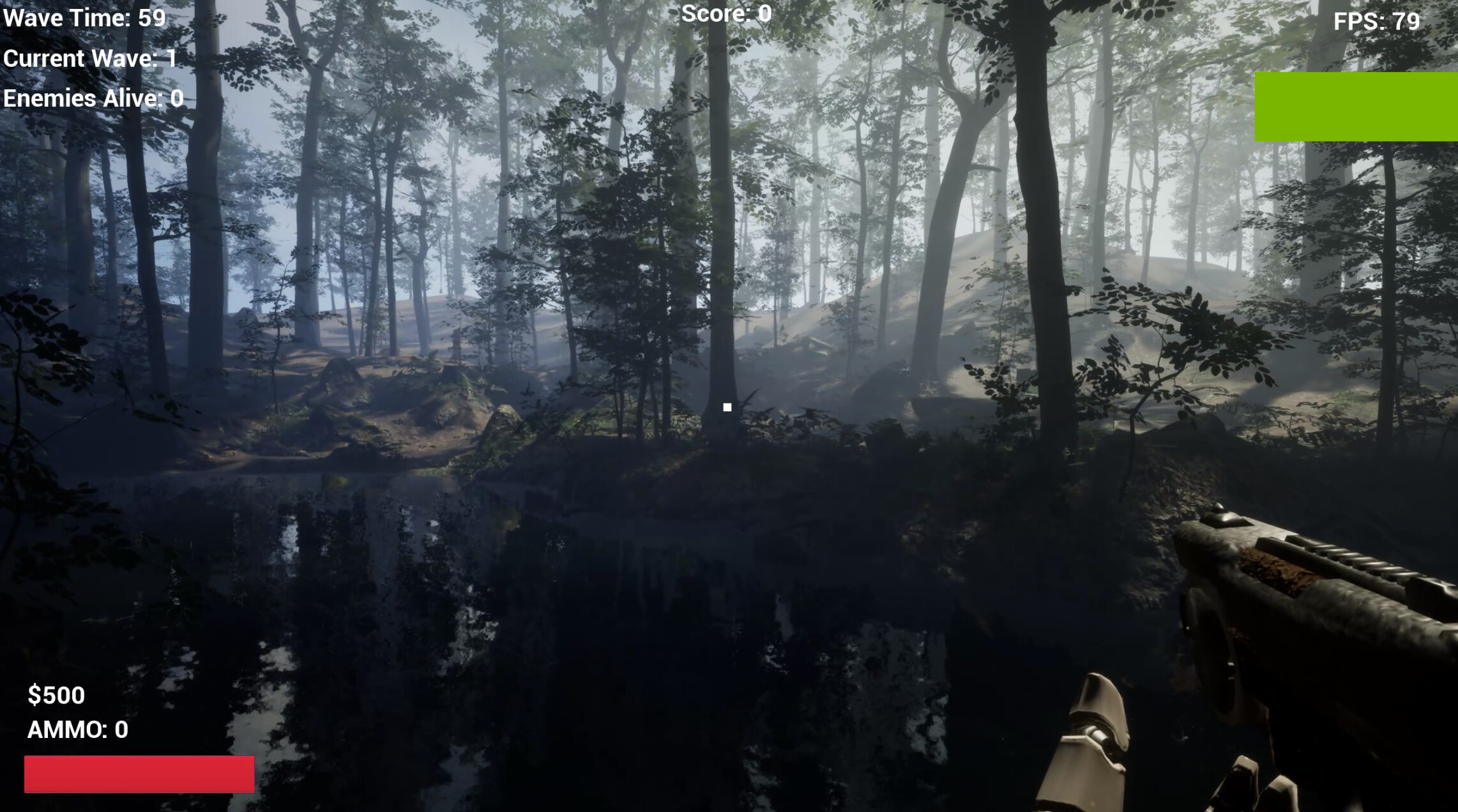
Task: Click the AMMO: 0 readout
Action: pyautogui.click(x=77, y=730)
